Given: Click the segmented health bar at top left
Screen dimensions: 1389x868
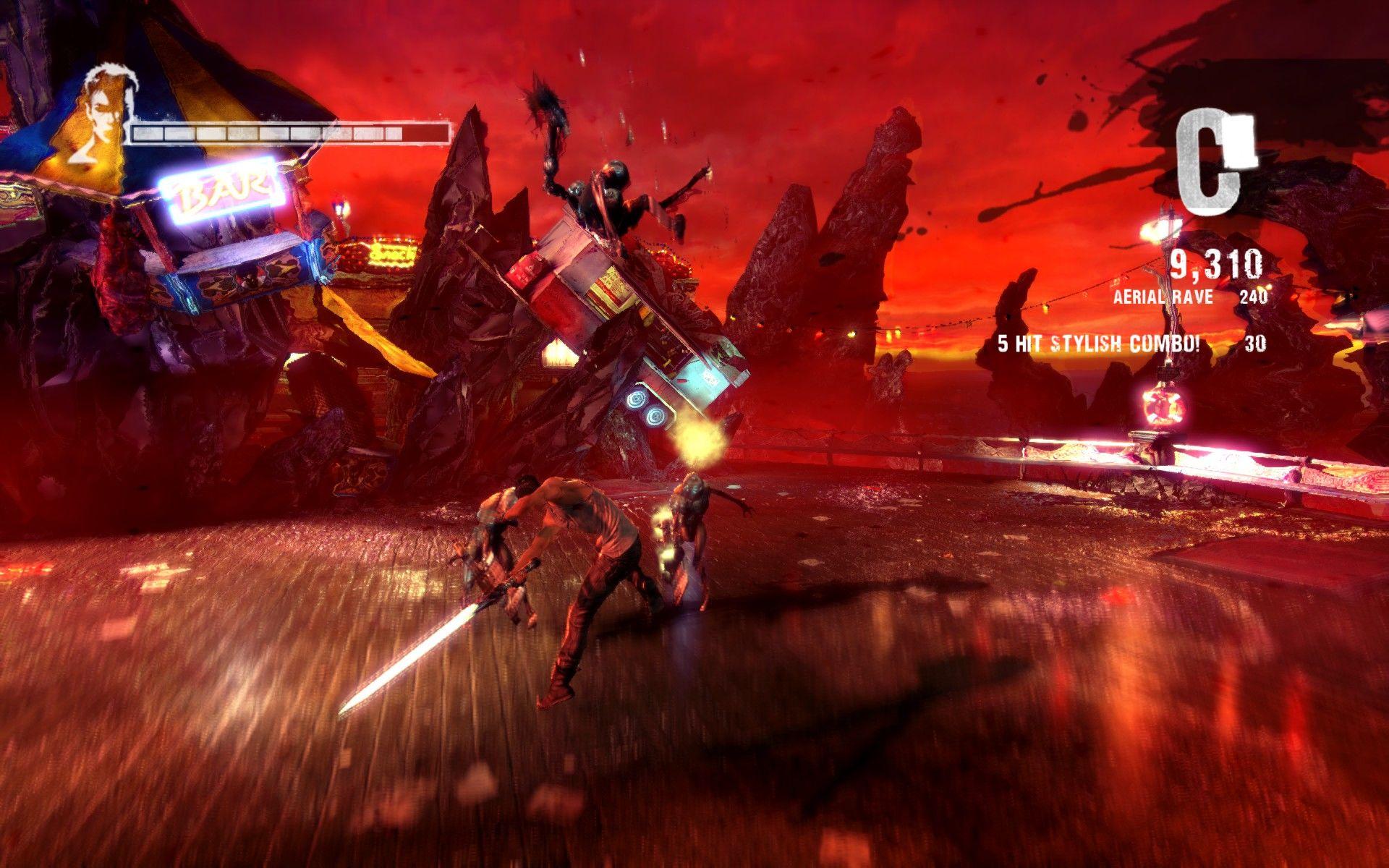Looking at the screenshot, I should coord(289,134).
